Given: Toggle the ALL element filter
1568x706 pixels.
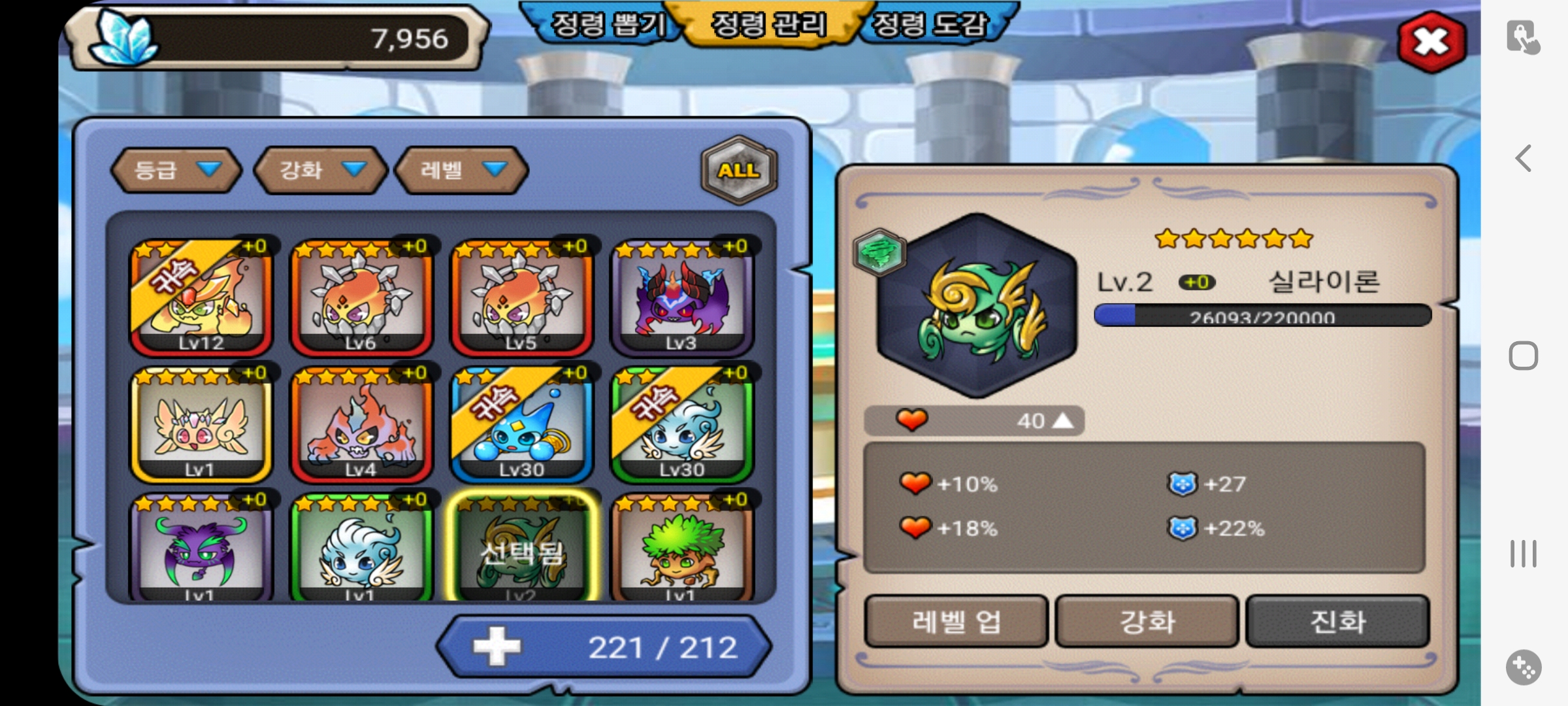Looking at the screenshot, I should pyautogui.click(x=739, y=171).
